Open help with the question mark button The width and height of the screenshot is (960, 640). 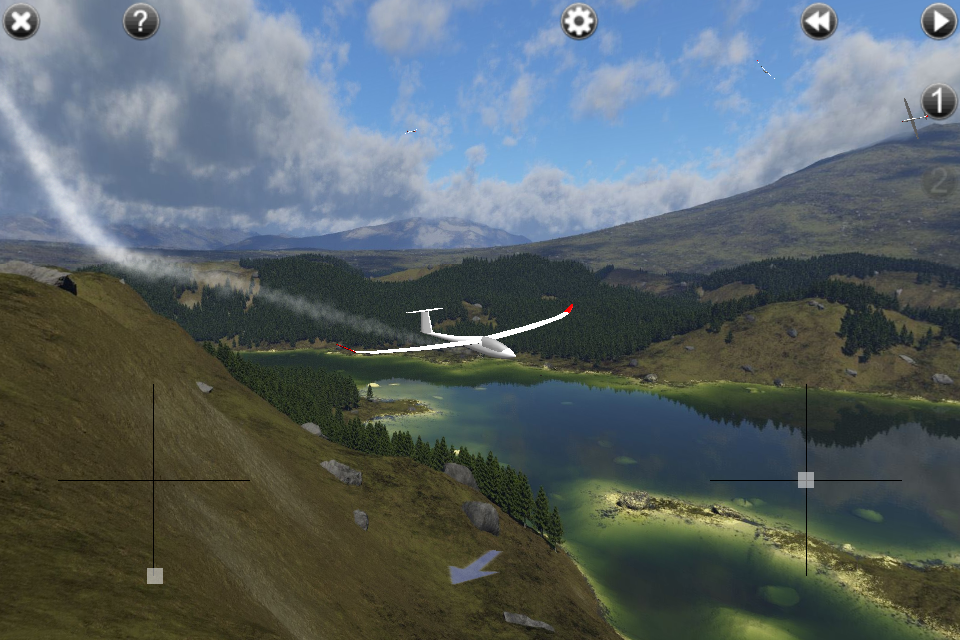[141, 21]
